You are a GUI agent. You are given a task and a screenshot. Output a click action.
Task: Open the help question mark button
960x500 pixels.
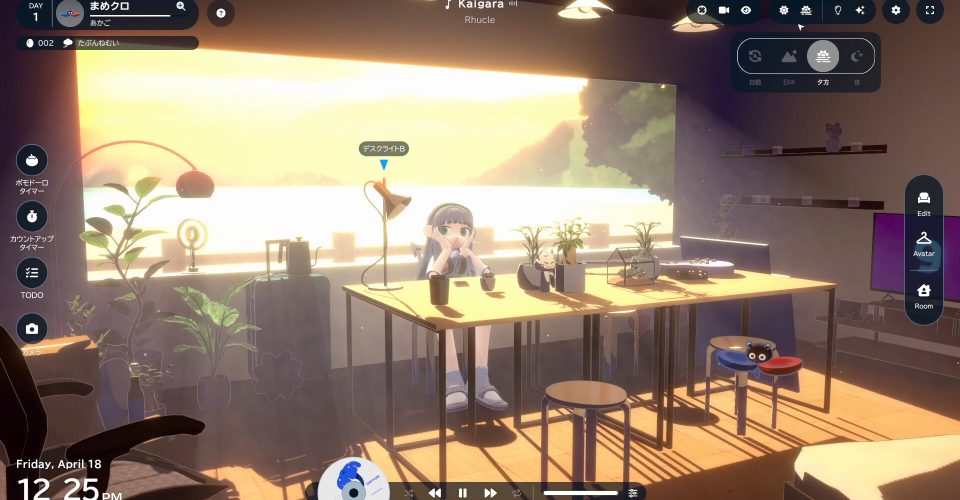coord(220,13)
